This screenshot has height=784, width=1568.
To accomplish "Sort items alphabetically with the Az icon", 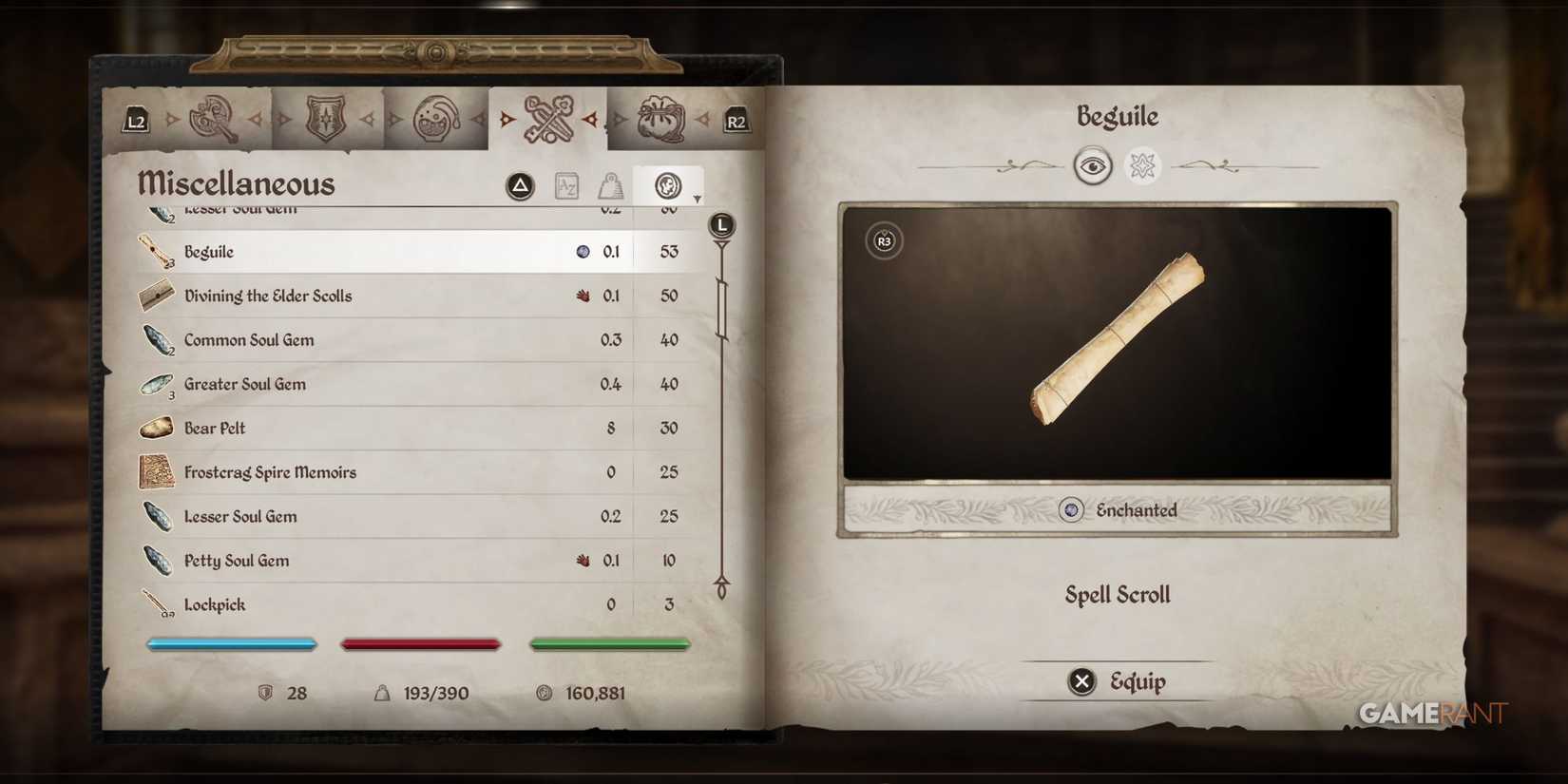I will tap(566, 186).
